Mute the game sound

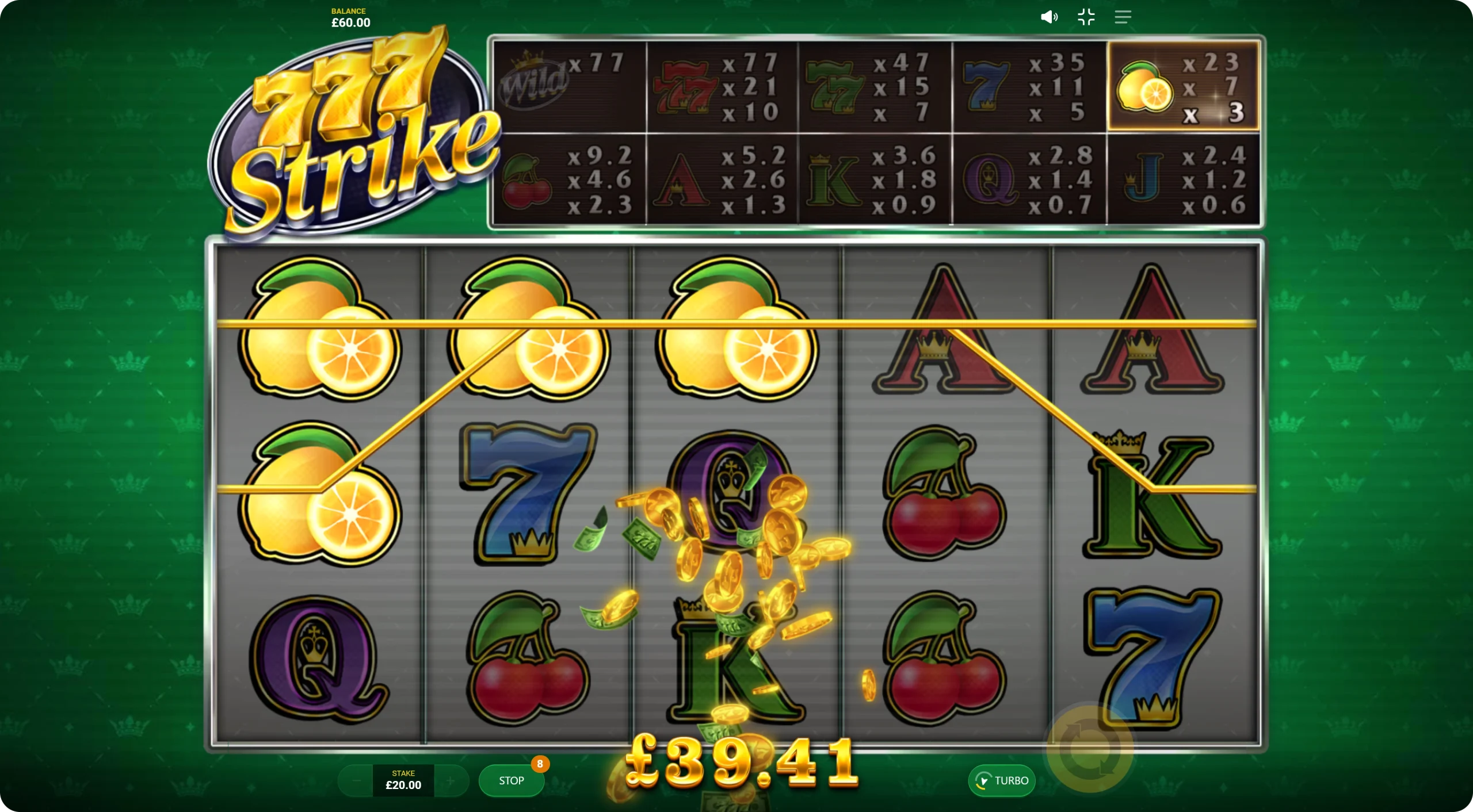[x=1048, y=17]
